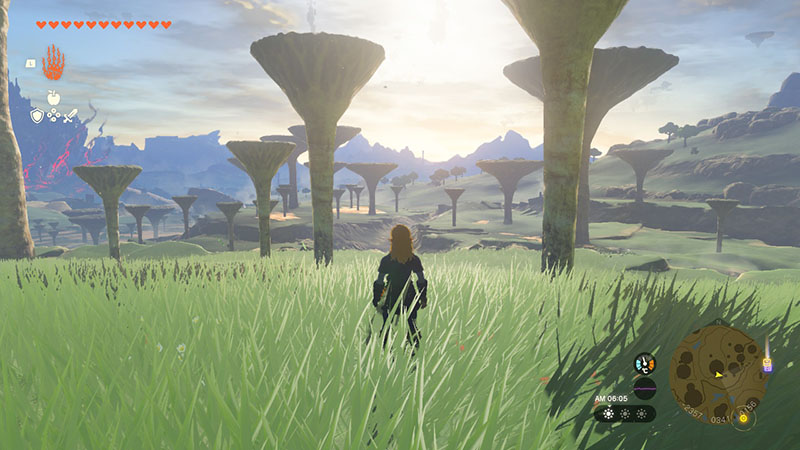Image resolution: width=800 pixels, height=450 pixels.
Task: Click the temperature gauge icon
Action: 645,363
